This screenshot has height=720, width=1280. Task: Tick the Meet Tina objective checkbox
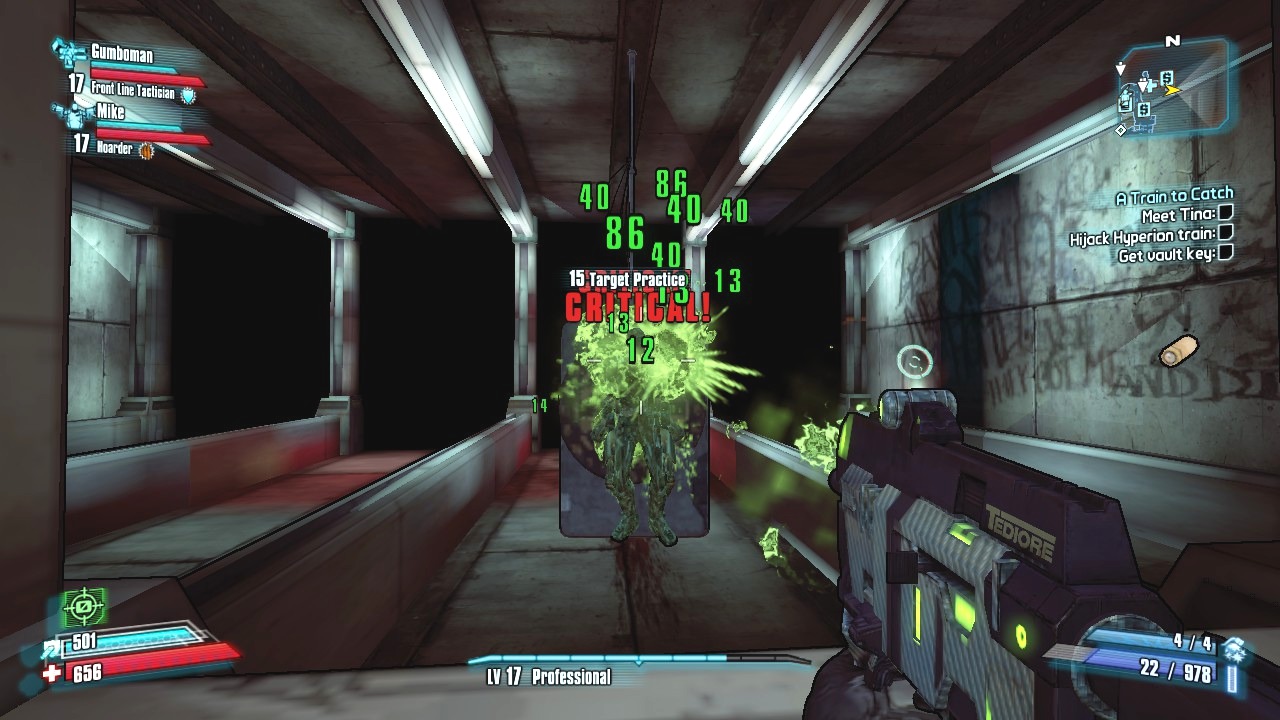1226,214
